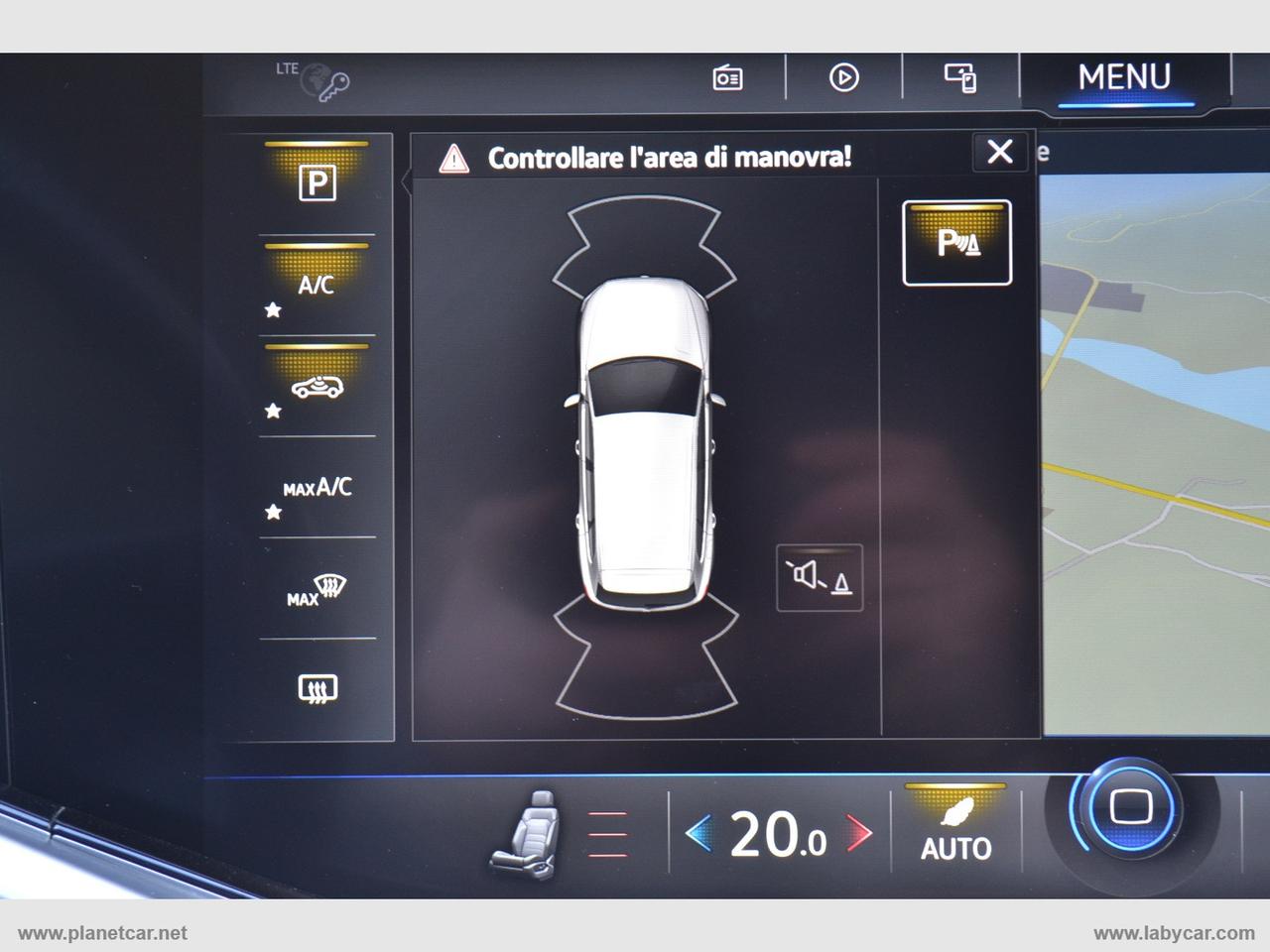Collapse the parking view side arrow
Screen dimensions: 1270x952
405,181
